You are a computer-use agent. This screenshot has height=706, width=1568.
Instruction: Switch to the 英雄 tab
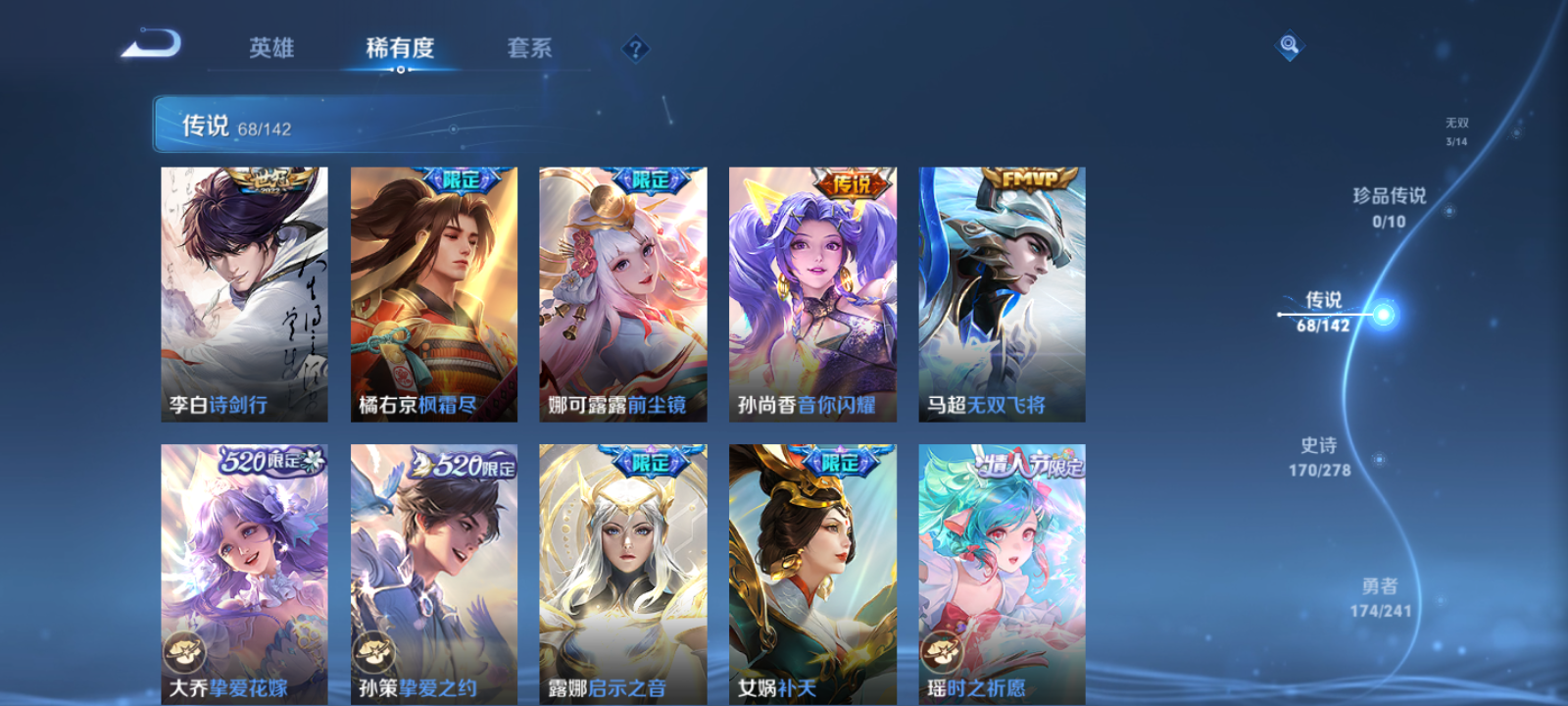[269, 47]
